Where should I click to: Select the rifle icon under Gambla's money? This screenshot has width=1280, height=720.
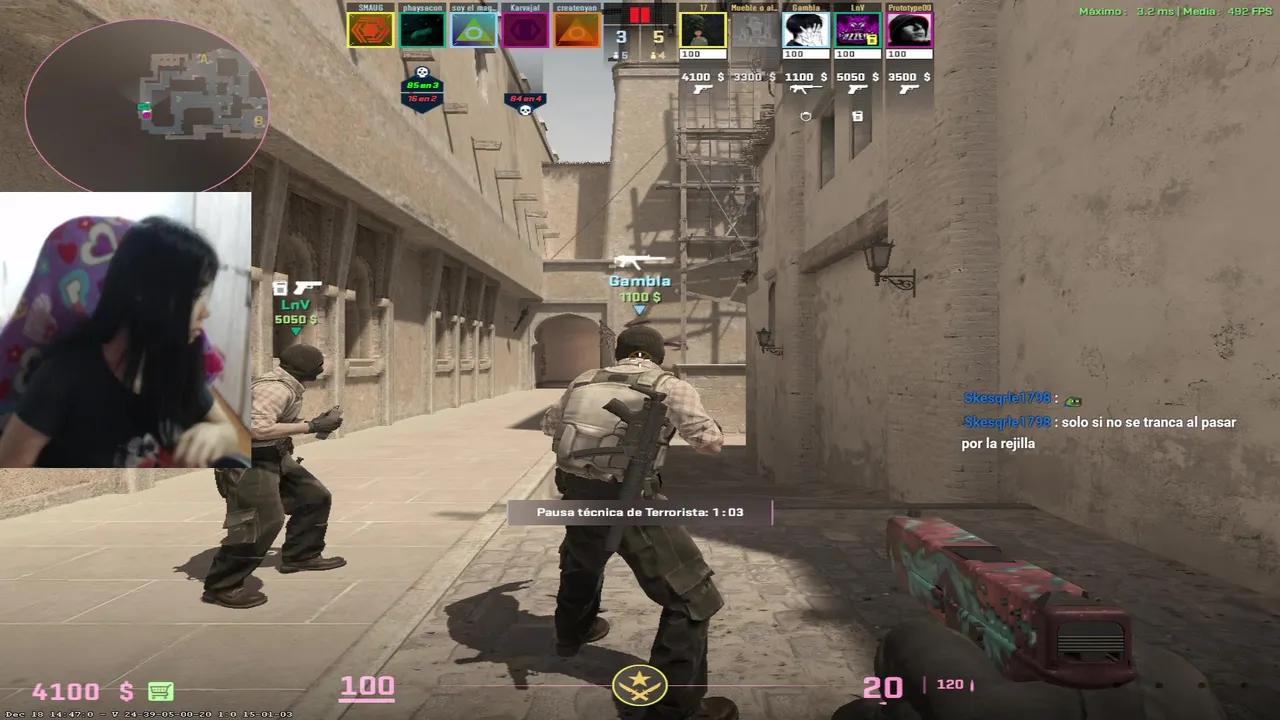(805, 89)
